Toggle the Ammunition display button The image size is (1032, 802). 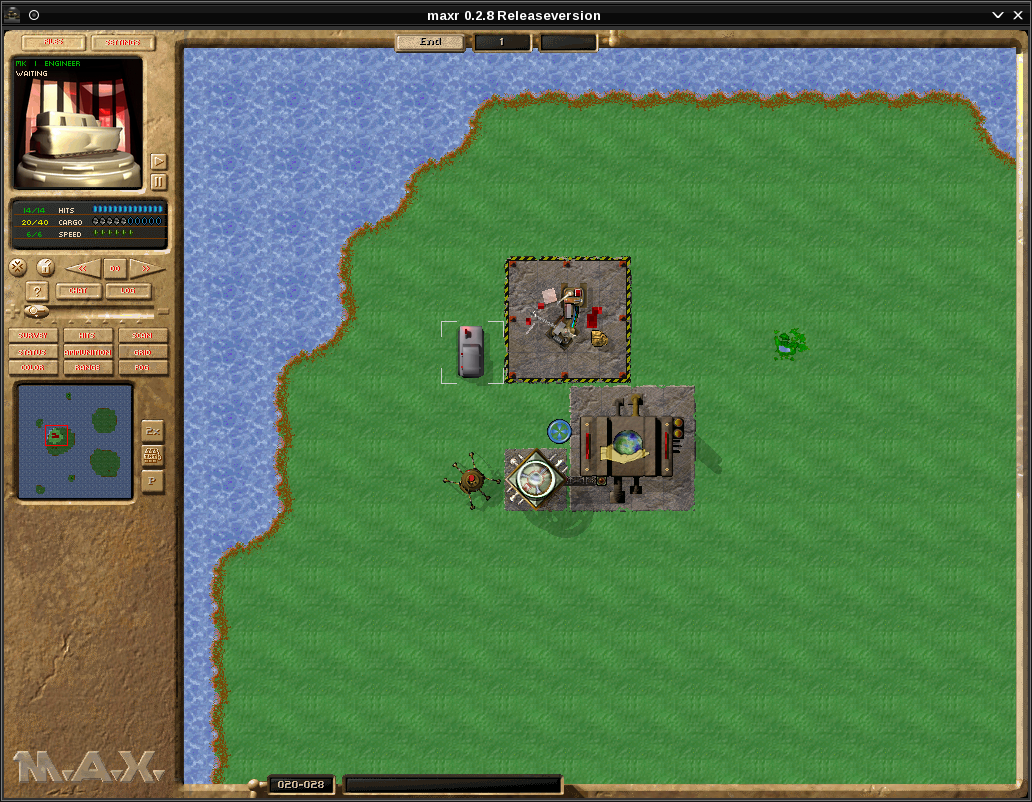(88, 352)
